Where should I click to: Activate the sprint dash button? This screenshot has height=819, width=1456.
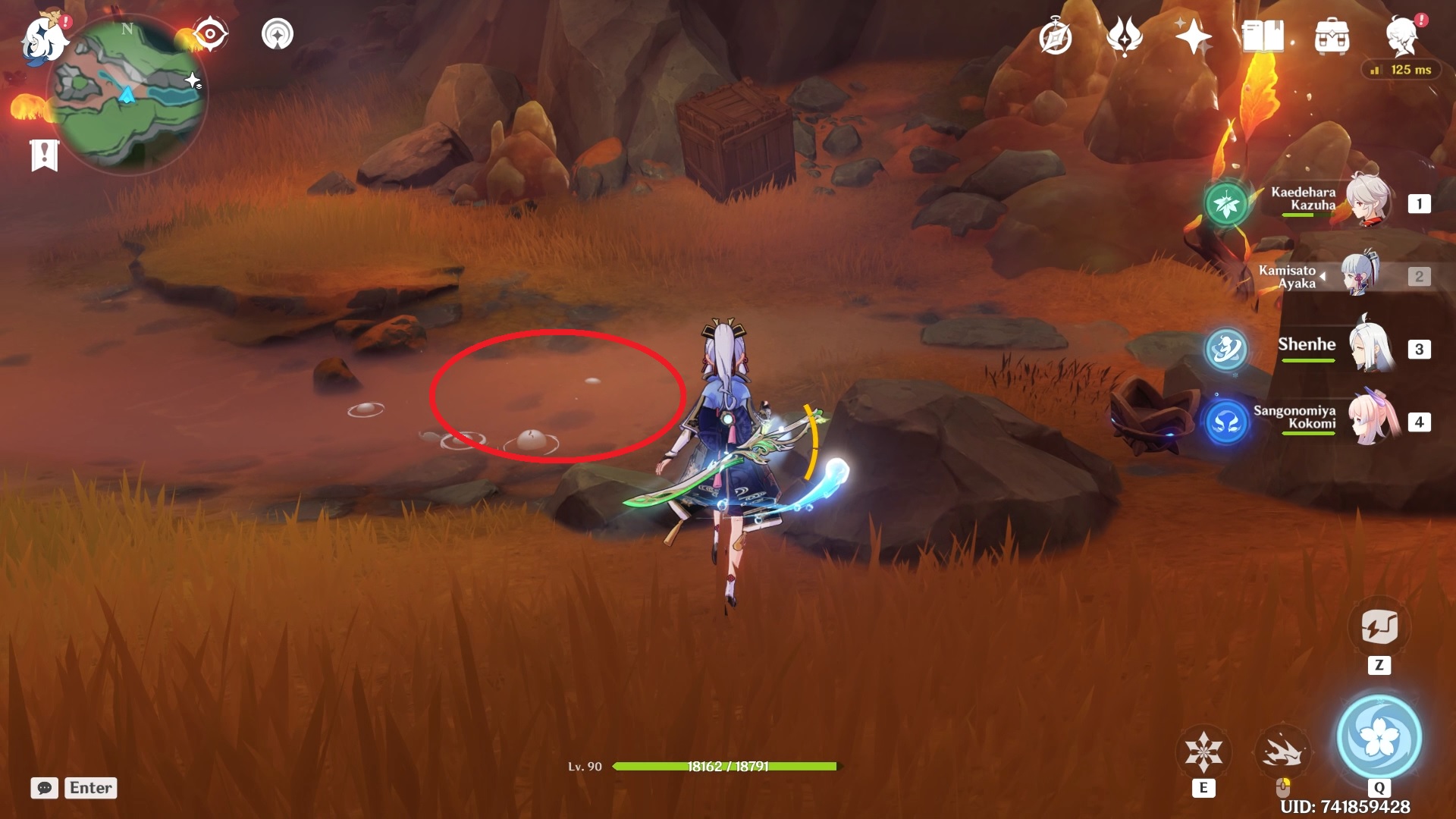(1282, 752)
